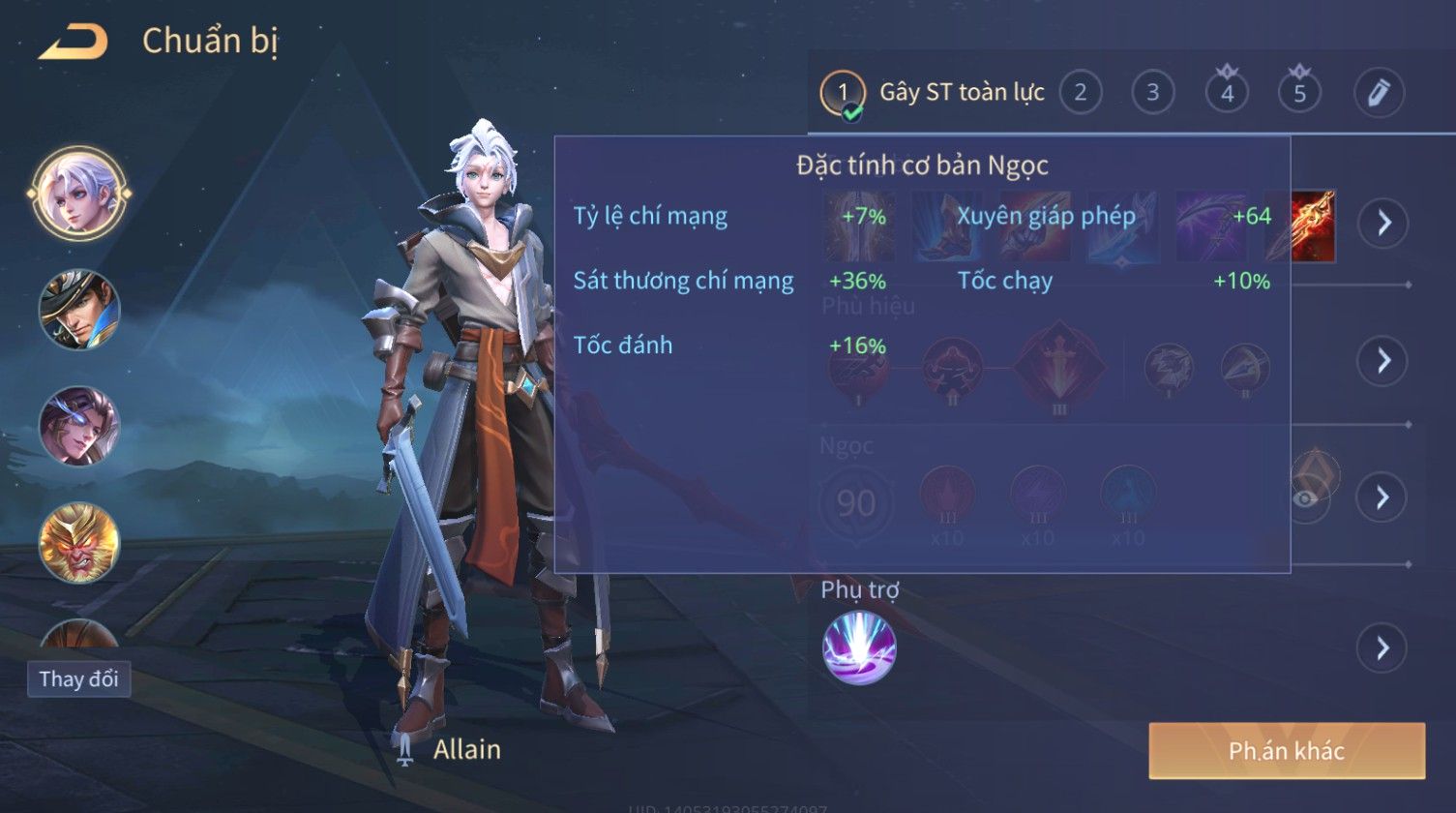Expand the Ngọc section arrow

(1382, 497)
